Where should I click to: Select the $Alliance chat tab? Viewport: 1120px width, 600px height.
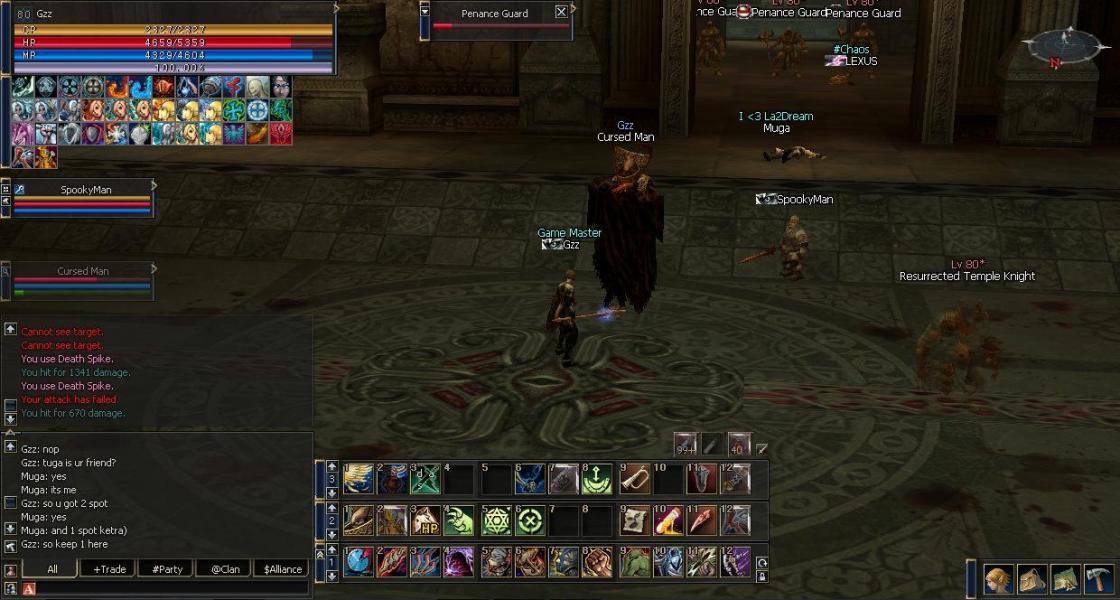282,569
